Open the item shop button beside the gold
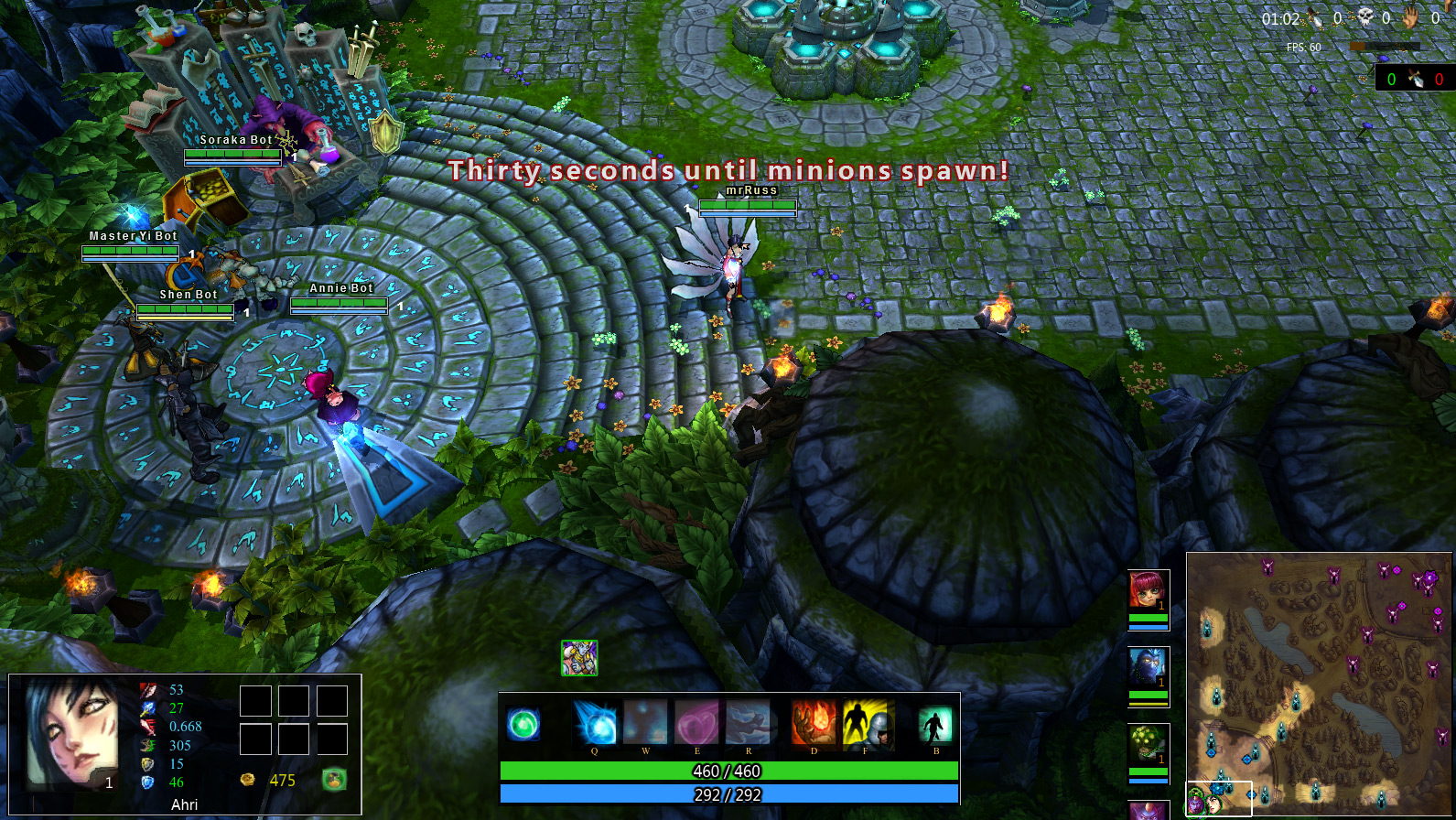The height and width of the screenshot is (820, 1456). tap(335, 780)
